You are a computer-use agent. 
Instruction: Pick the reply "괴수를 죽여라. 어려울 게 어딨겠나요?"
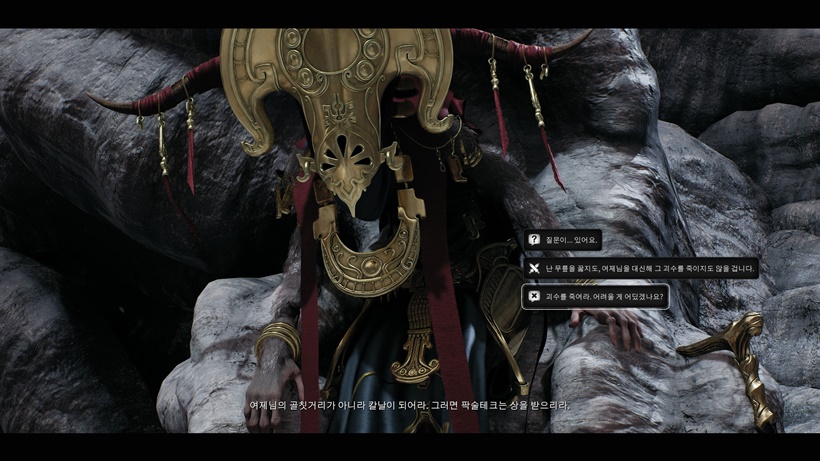click(595, 296)
